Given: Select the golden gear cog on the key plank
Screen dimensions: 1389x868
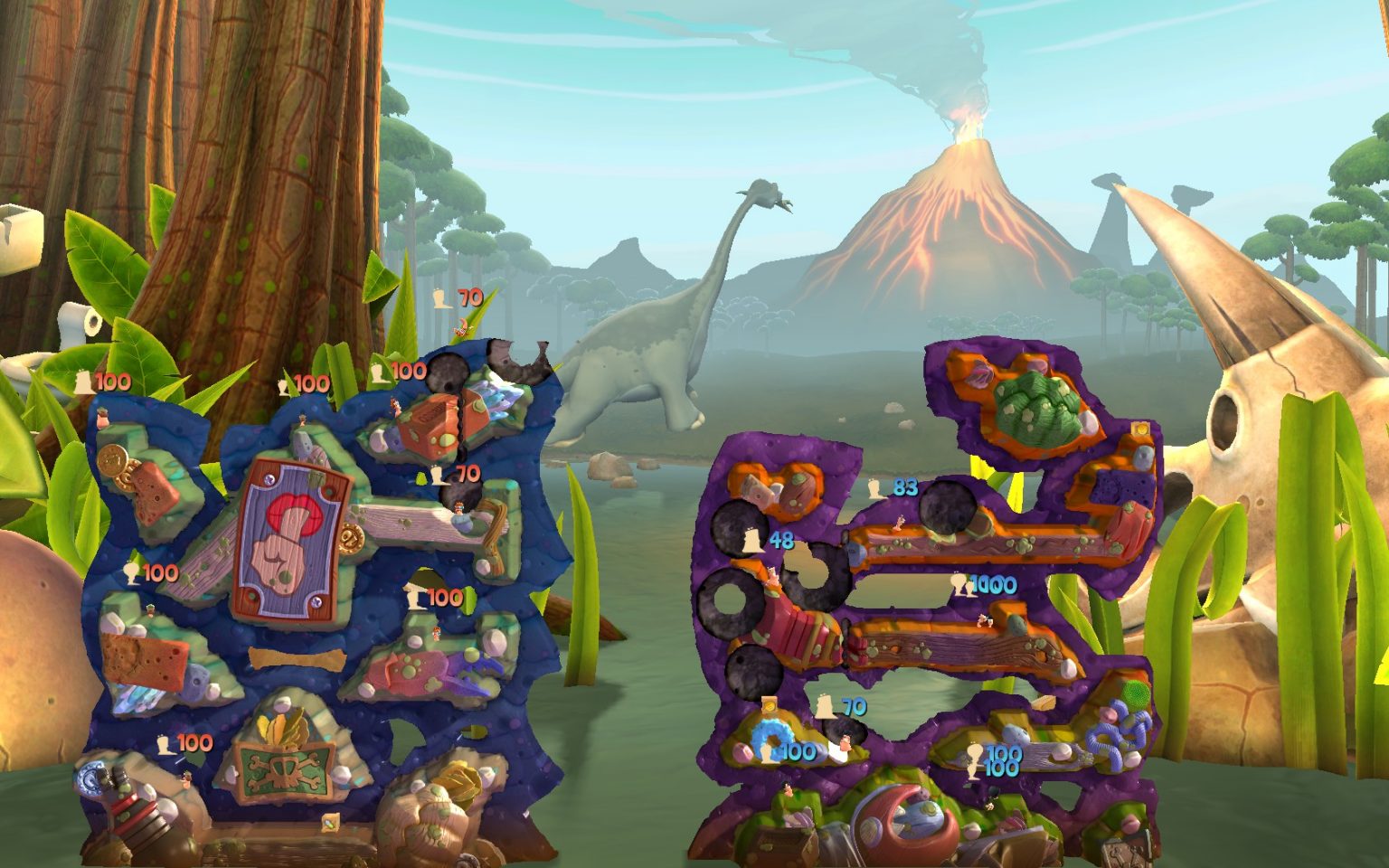Looking at the screenshot, I should (351, 540).
